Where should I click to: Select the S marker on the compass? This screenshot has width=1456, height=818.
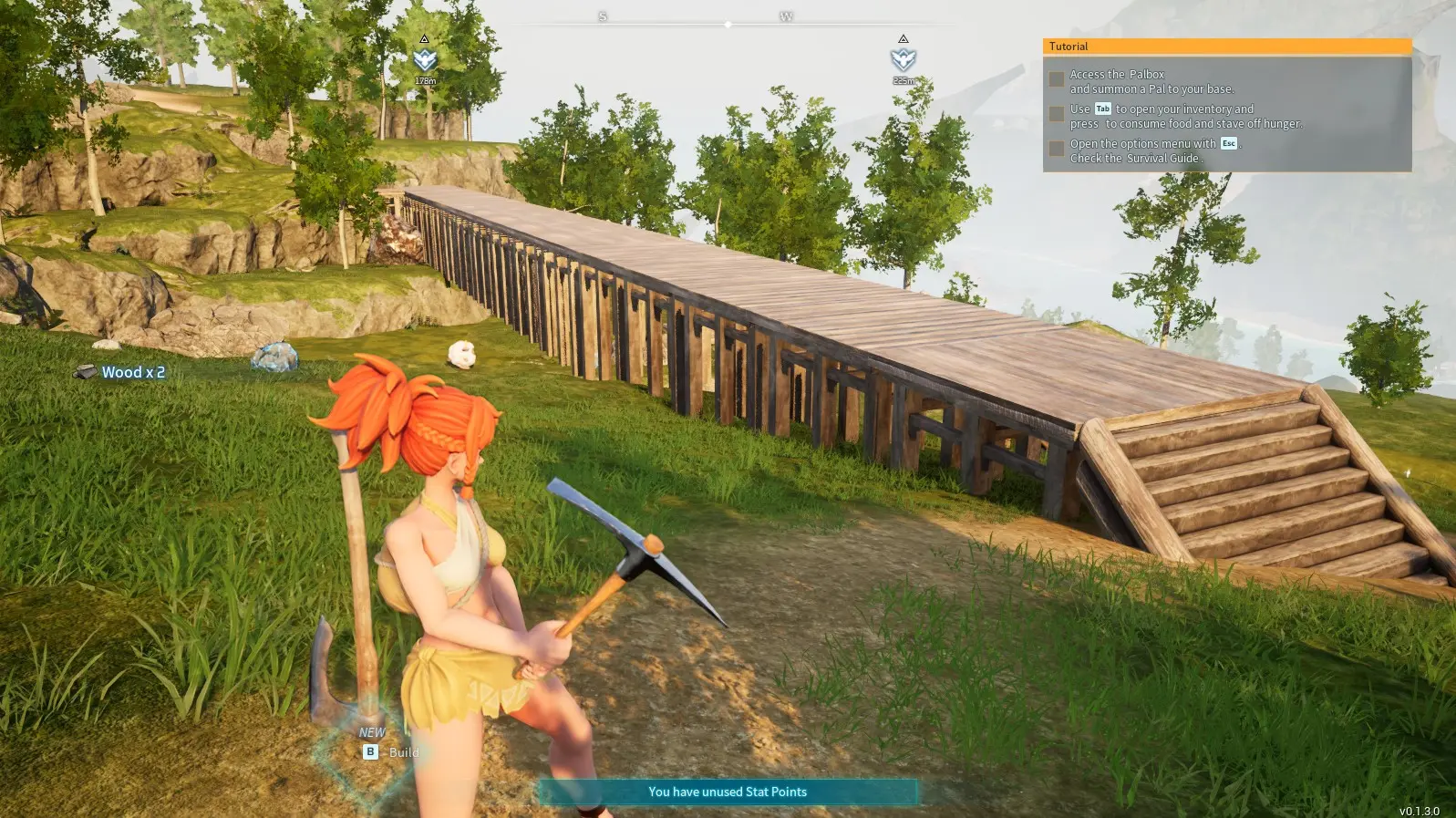tap(603, 16)
